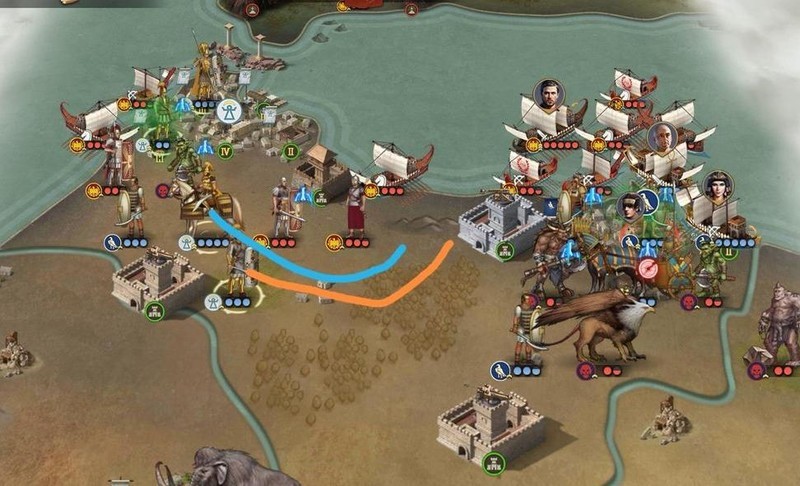Select the red-robed woman unit
Image resolution: width=800 pixels, height=486 pixels.
click(355, 207)
